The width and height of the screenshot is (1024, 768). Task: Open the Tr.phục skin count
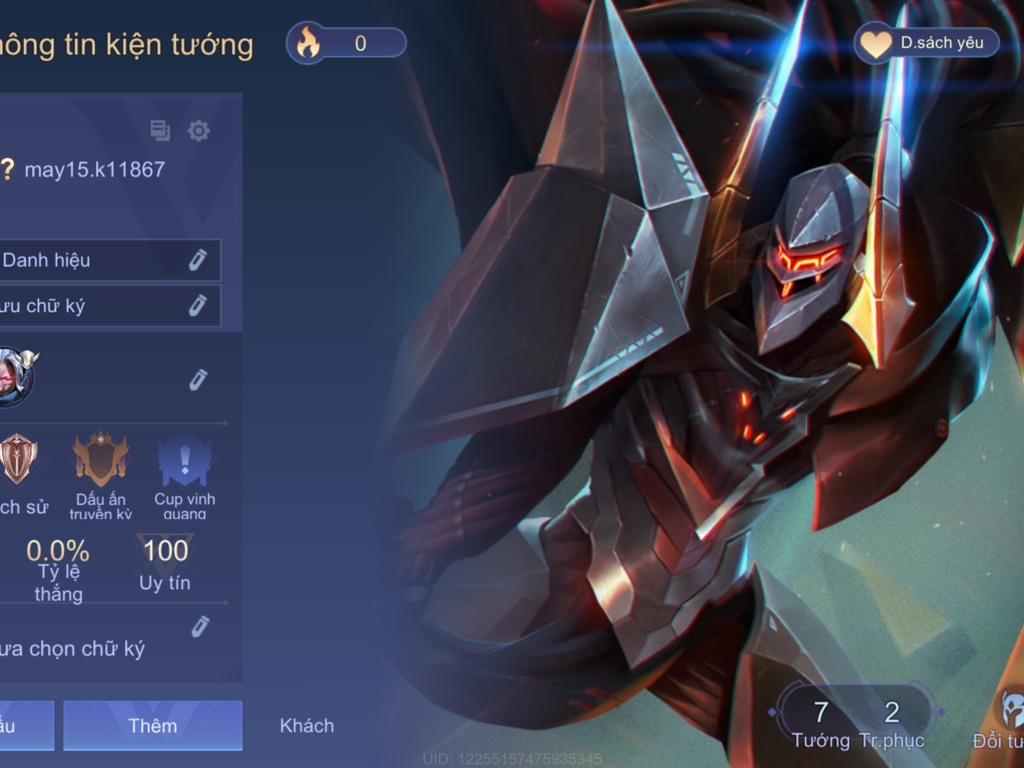point(891,723)
